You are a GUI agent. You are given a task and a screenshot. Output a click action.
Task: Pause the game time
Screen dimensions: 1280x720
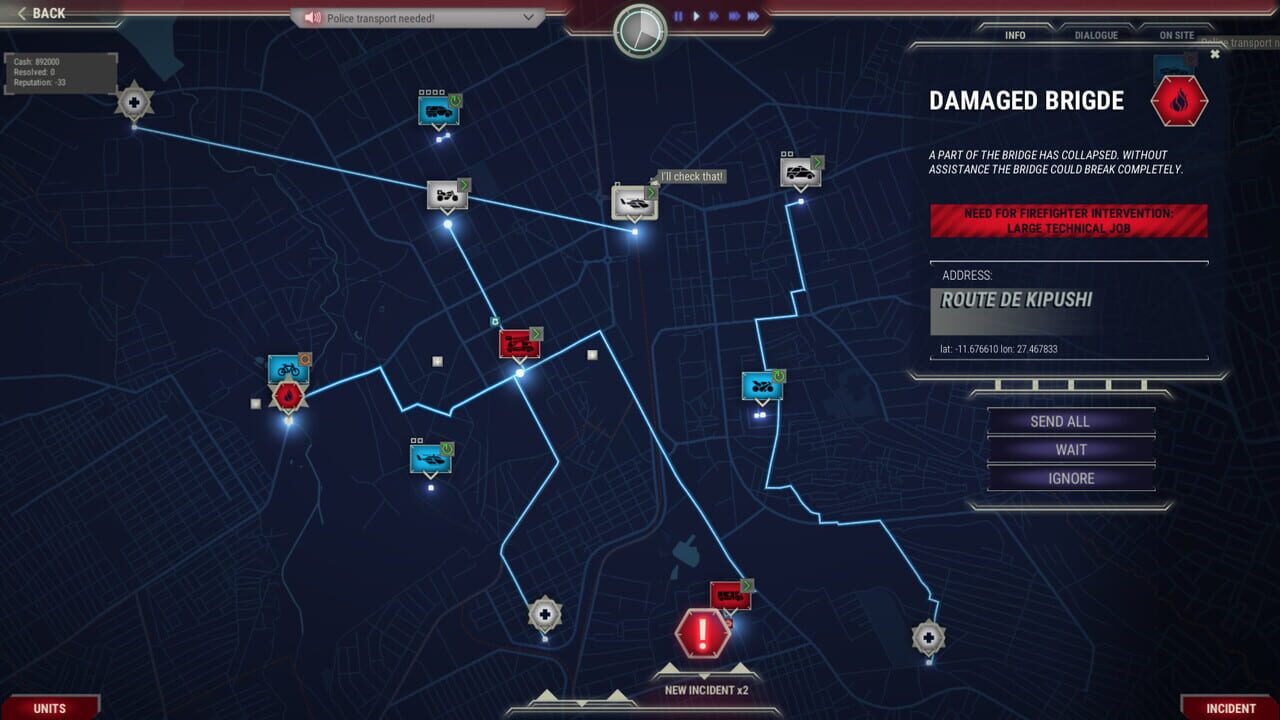[676, 16]
